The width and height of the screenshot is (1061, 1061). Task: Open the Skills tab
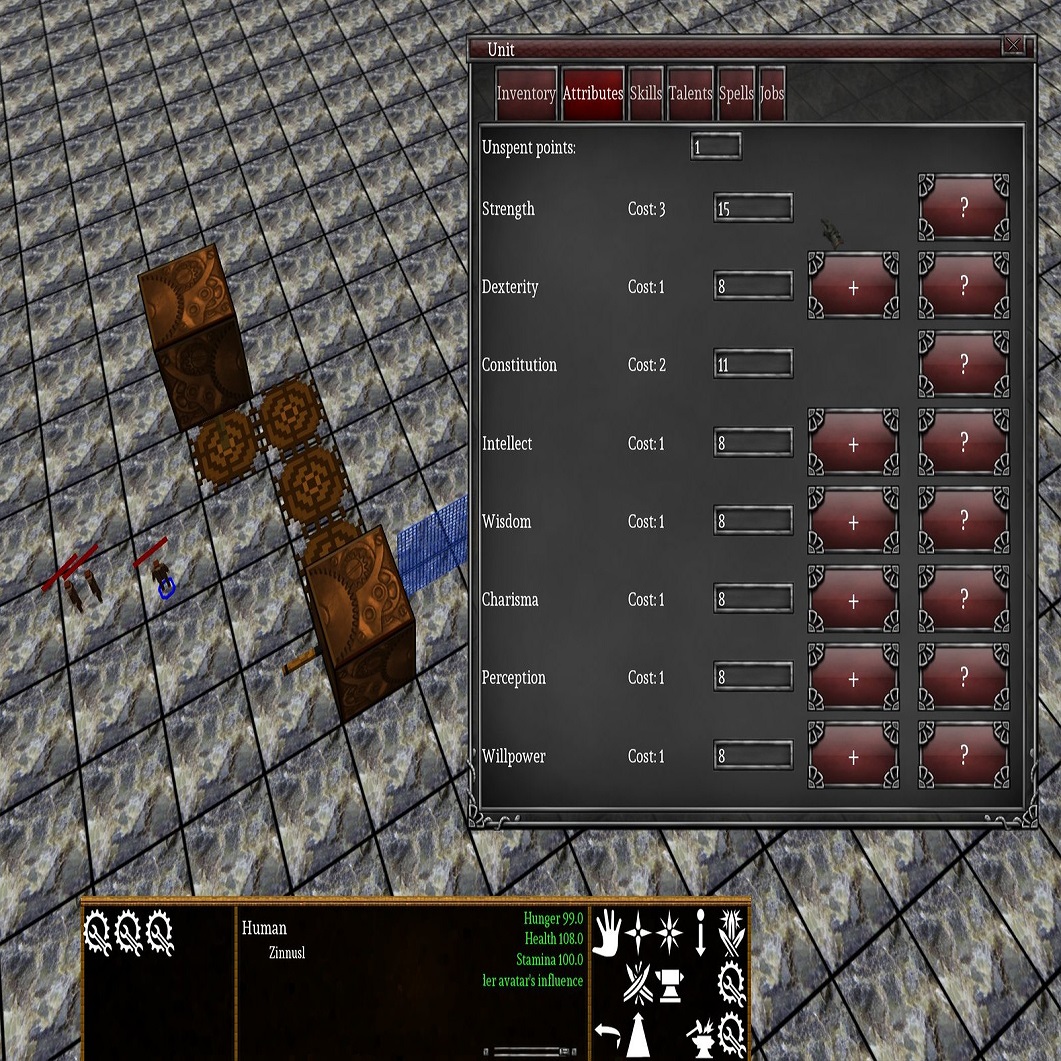pos(646,94)
